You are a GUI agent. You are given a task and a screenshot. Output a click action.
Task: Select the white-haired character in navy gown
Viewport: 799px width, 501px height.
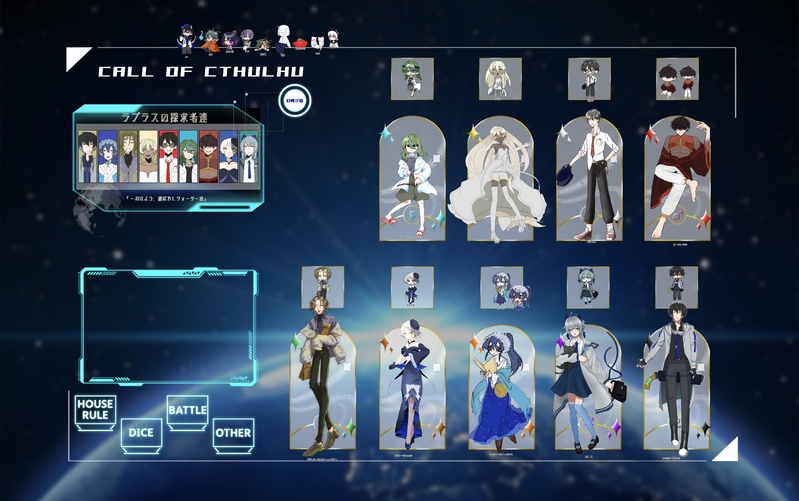[x=411, y=385]
